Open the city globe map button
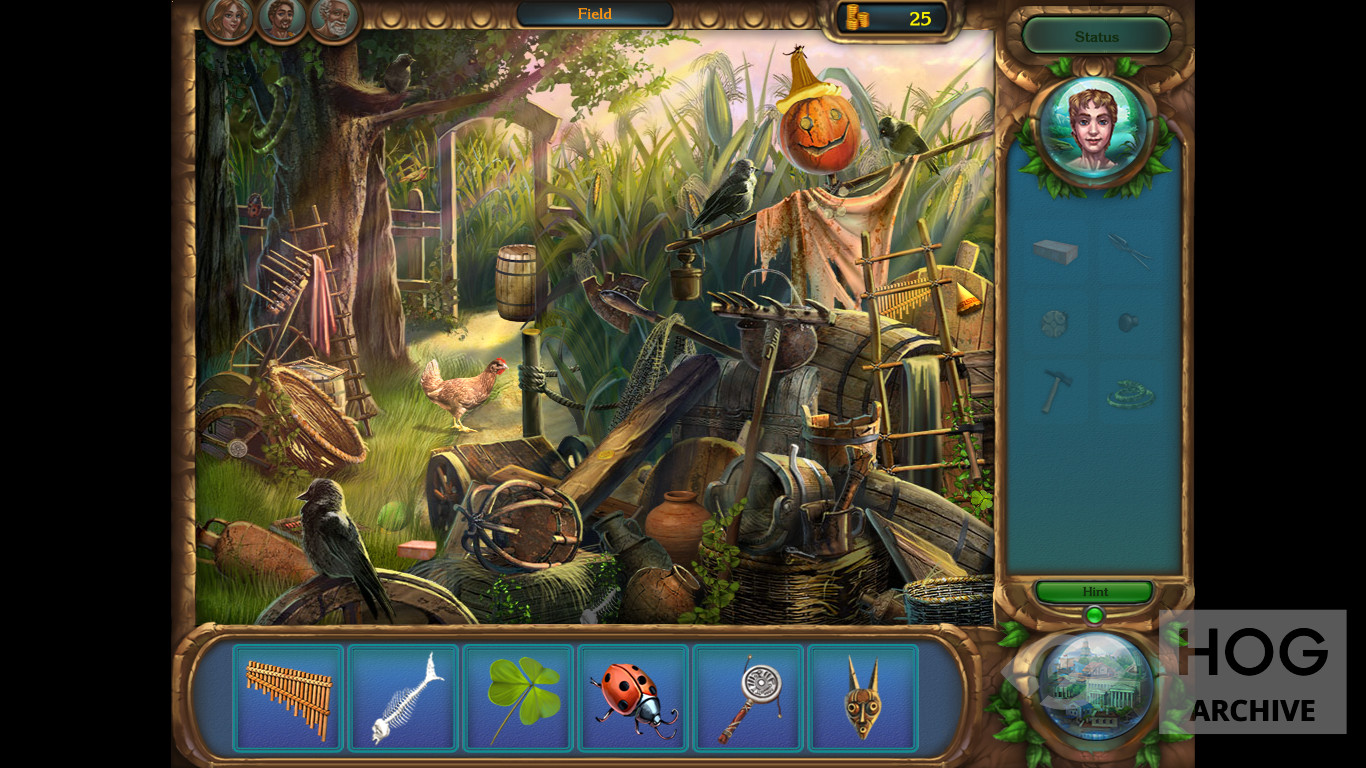 point(1096,684)
